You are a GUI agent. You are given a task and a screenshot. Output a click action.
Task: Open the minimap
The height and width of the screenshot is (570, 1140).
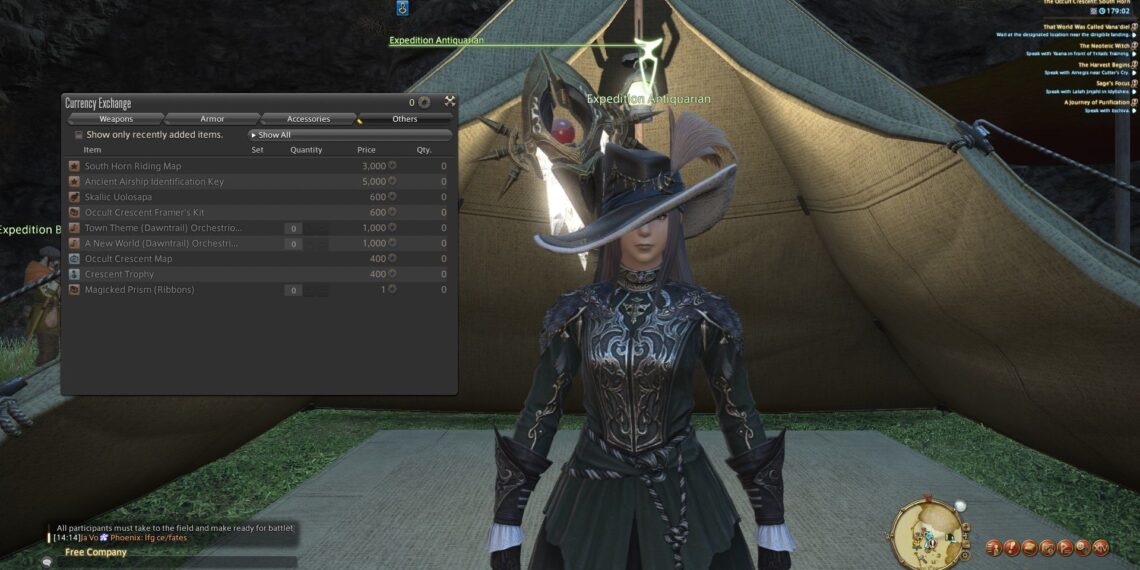pos(925,532)
